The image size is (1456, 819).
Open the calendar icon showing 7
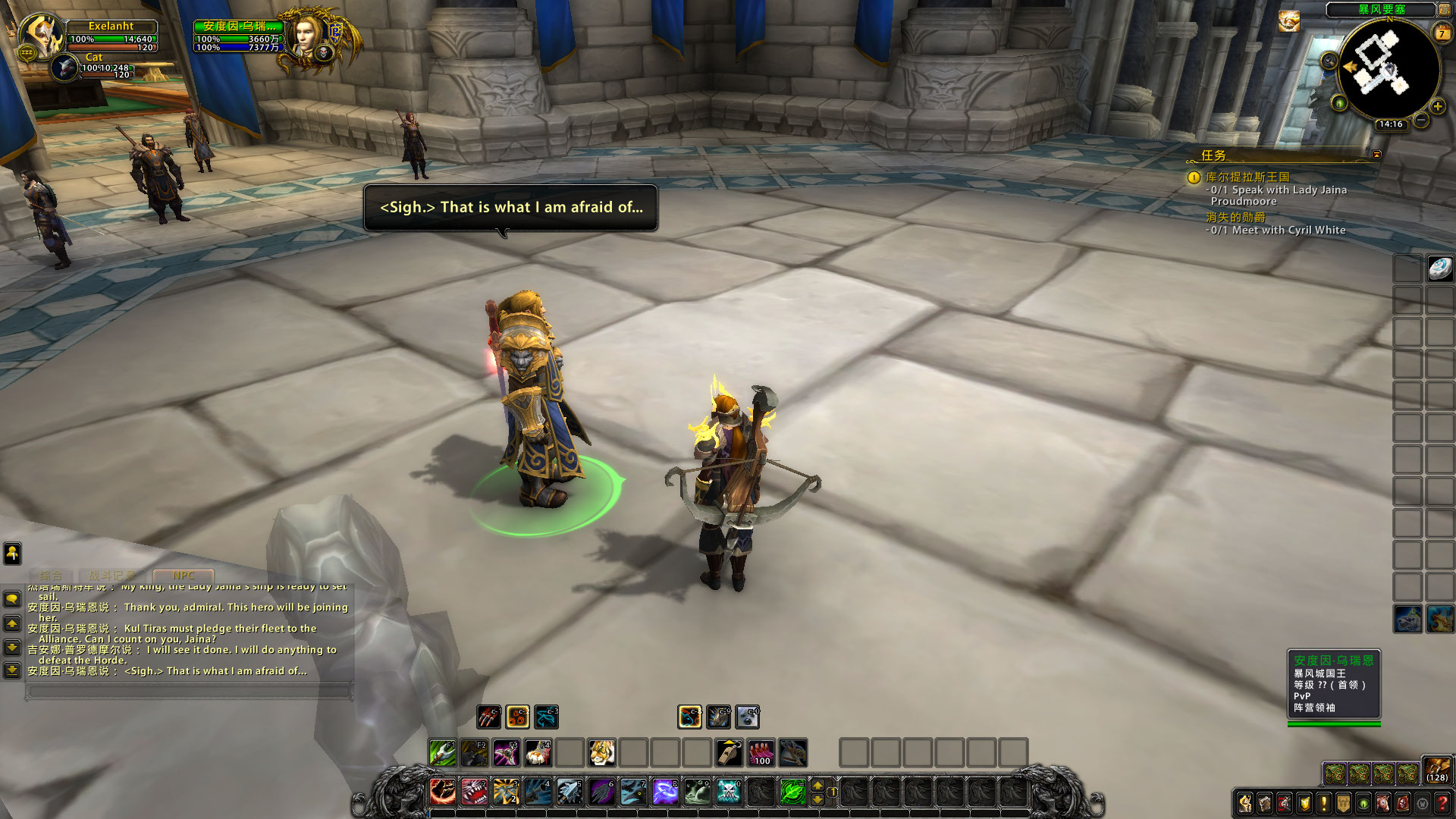1442,33
